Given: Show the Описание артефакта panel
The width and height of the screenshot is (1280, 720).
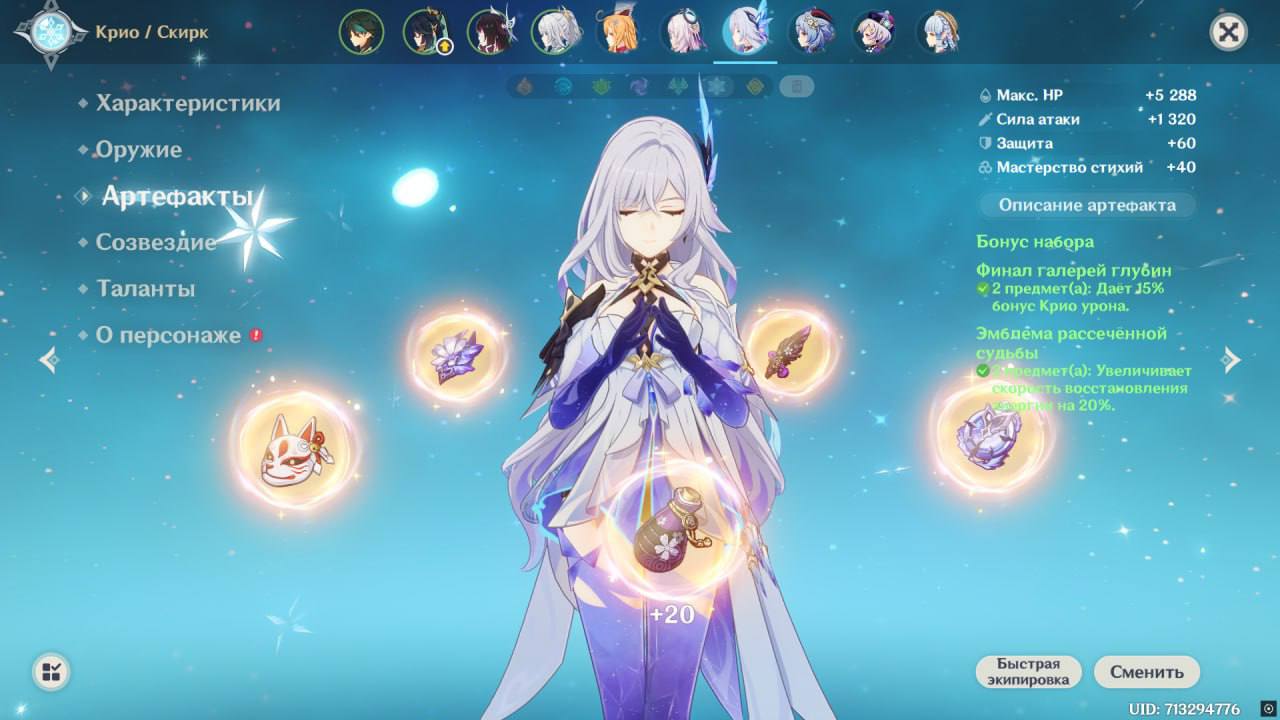Looking at the screenshot, I should tap(1085, 205).
